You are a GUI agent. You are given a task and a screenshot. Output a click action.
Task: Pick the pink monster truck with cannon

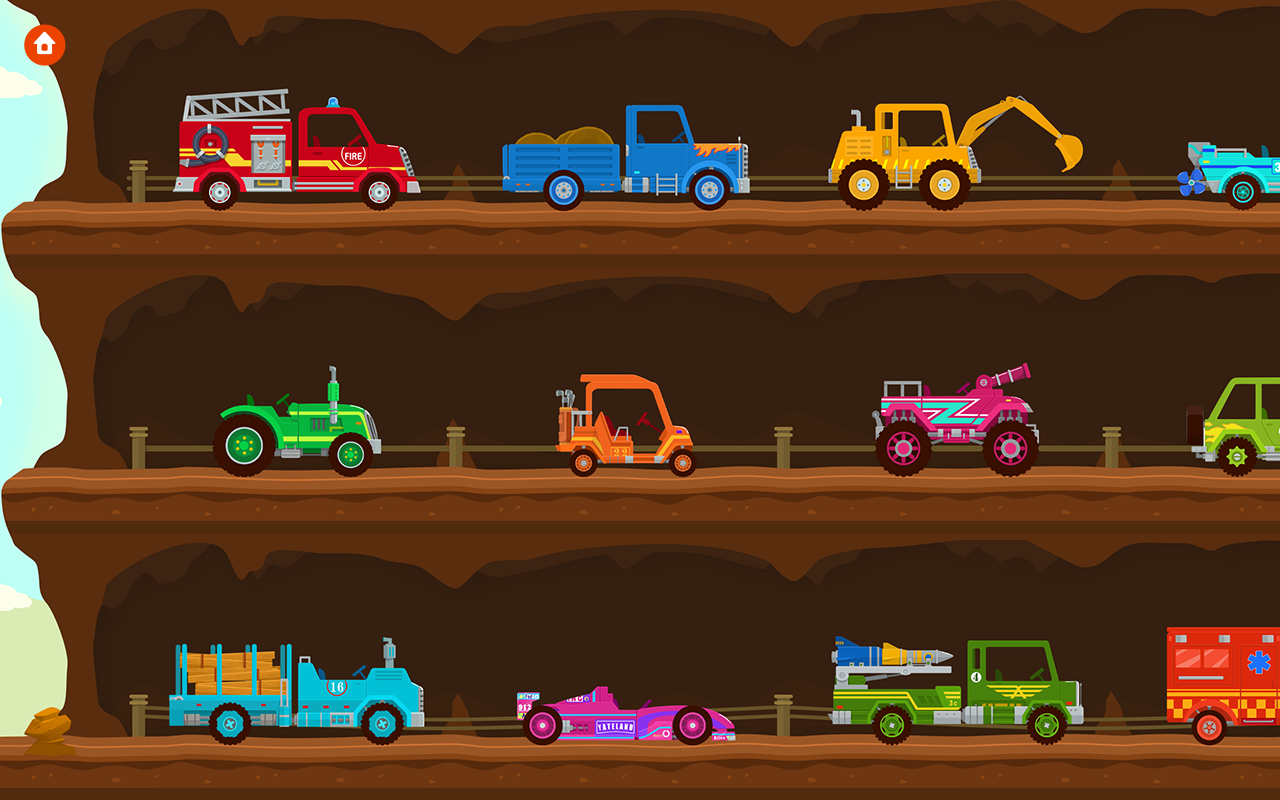coord(950,420)
